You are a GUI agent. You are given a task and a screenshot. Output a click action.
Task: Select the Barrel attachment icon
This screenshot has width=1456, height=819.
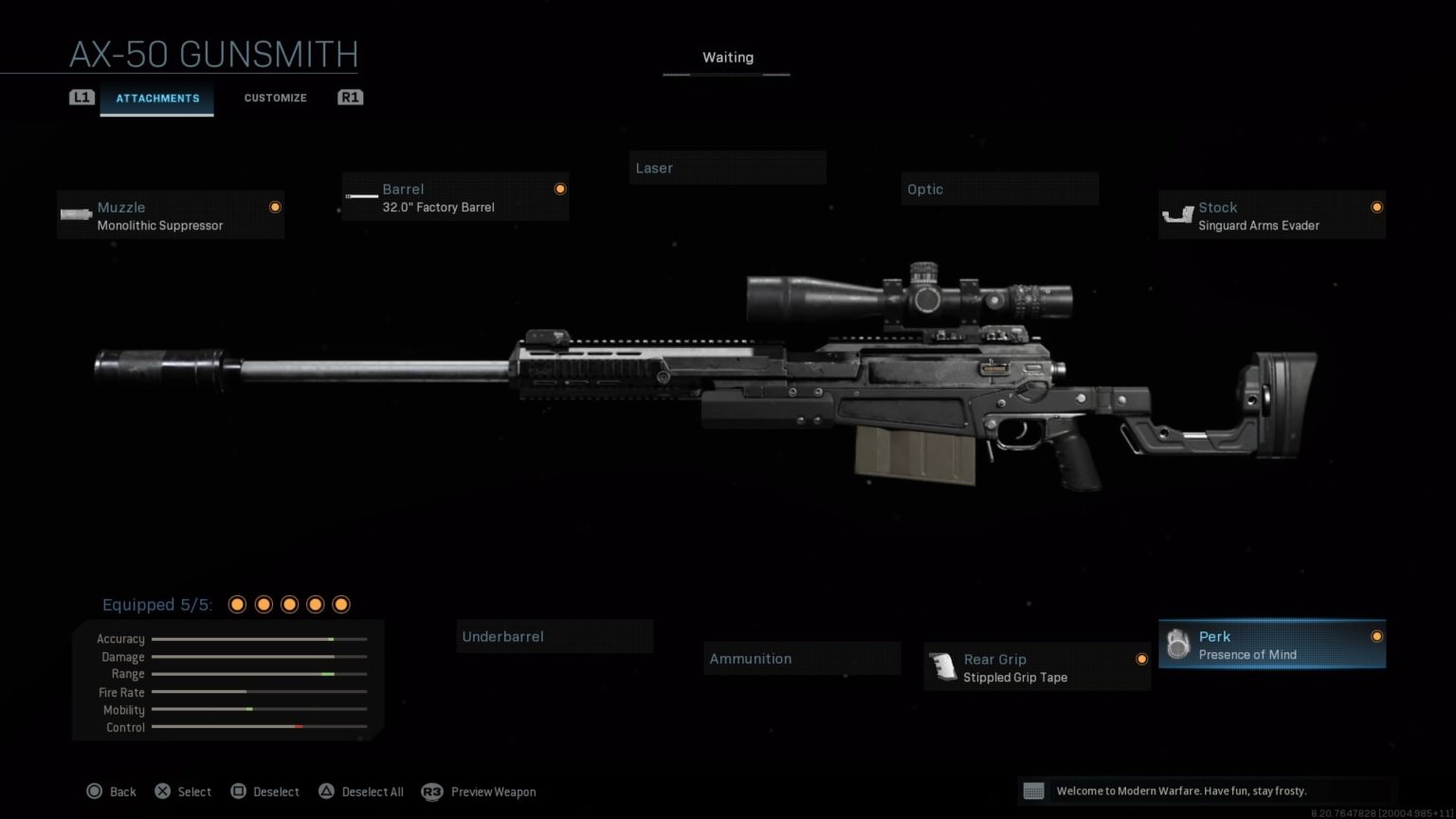coord(360,196)
